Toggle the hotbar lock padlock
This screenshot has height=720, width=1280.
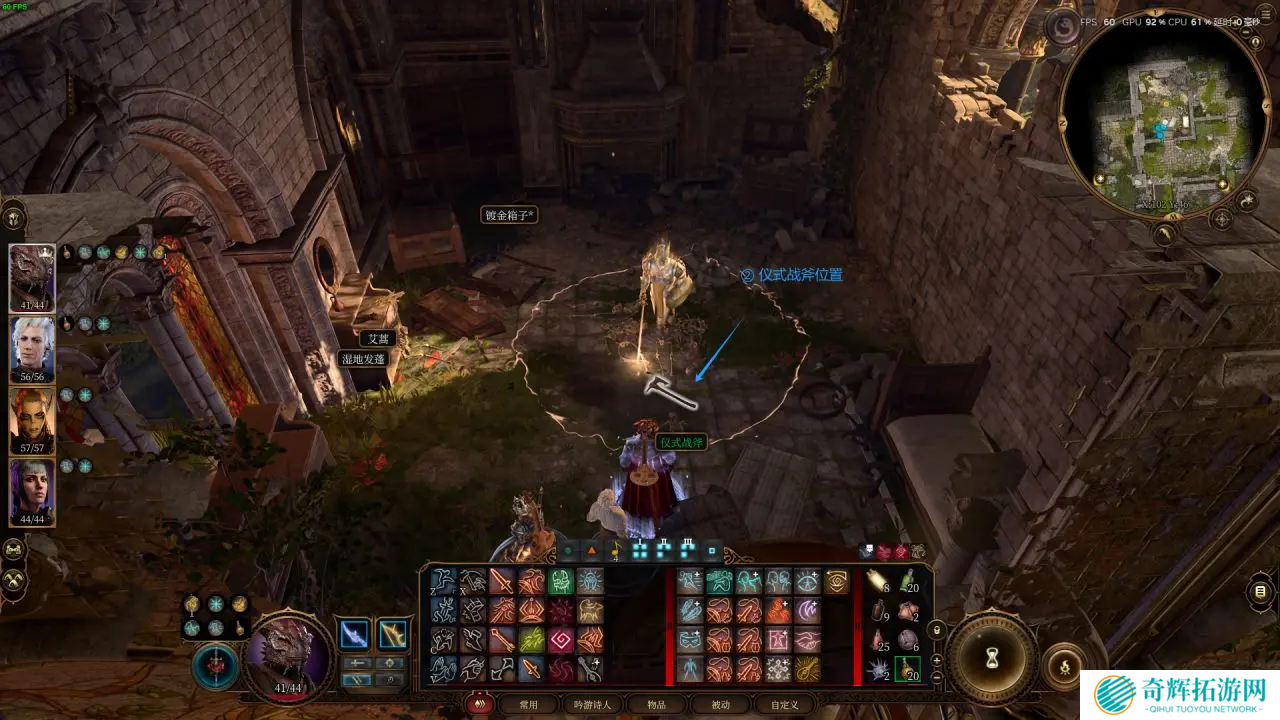[937, 631]
